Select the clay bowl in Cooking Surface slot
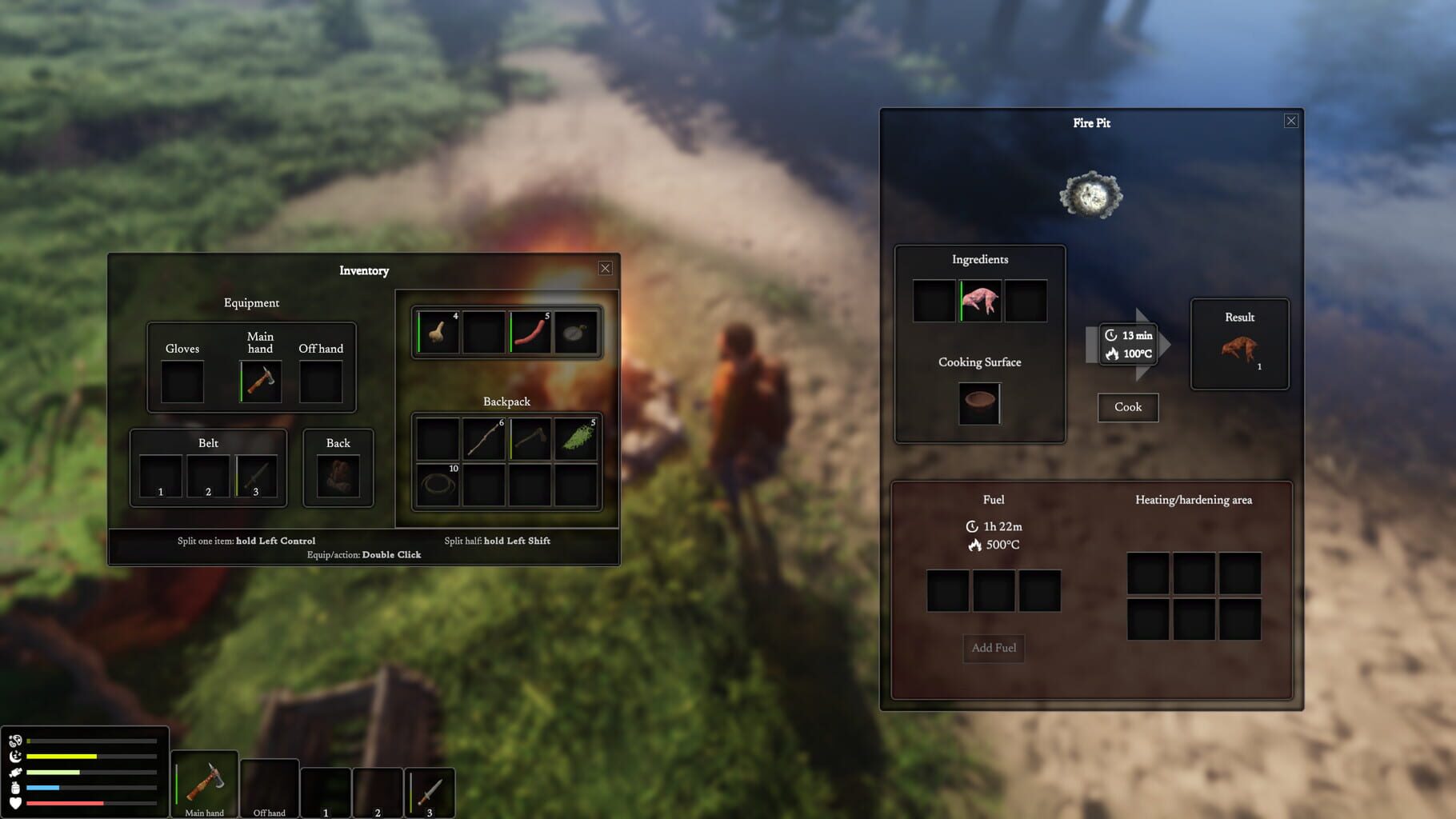The width and height of the screenshot is (1456, 819). pyautogui.click(x=980, y=403)
